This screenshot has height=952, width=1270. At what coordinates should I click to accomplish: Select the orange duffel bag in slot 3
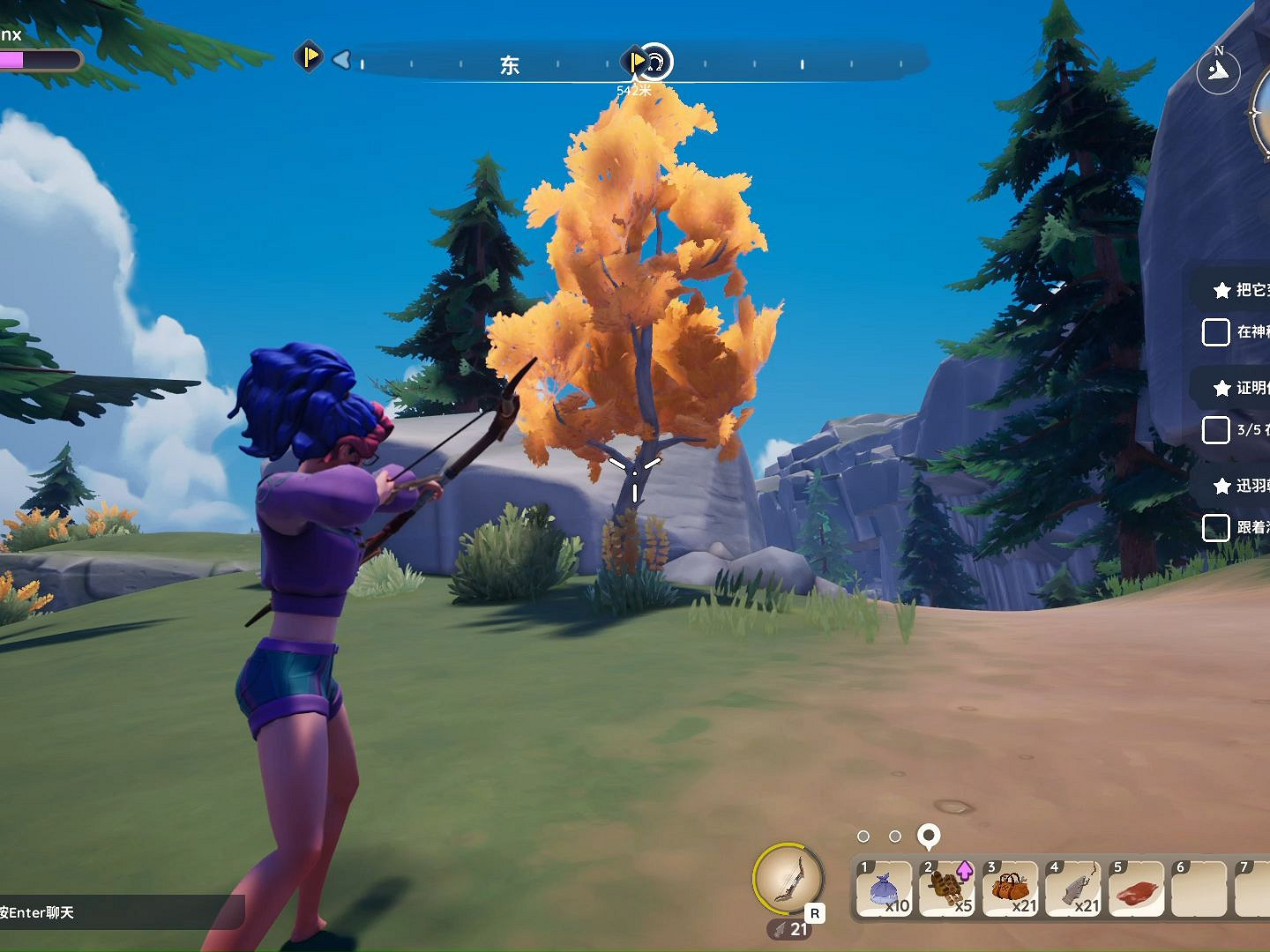coord(1011,889)
